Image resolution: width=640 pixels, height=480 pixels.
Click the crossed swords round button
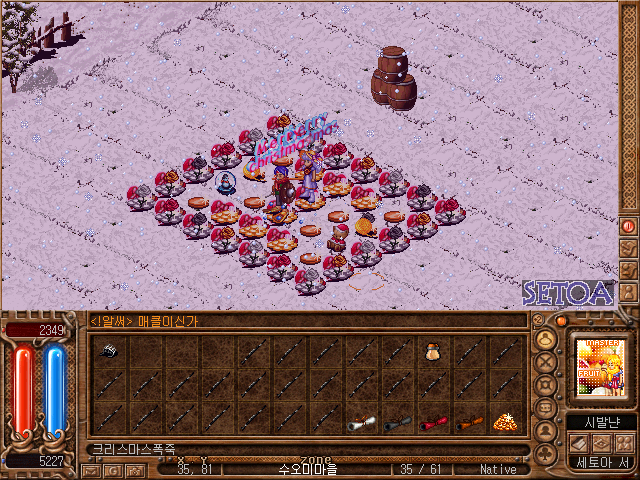point(547,363)
